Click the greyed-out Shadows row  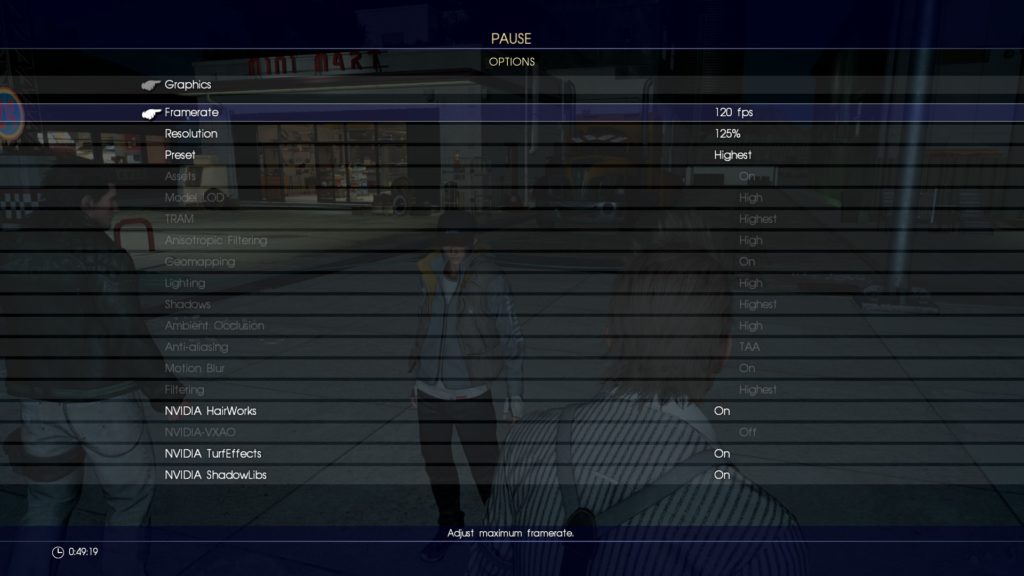click(187, 305)
